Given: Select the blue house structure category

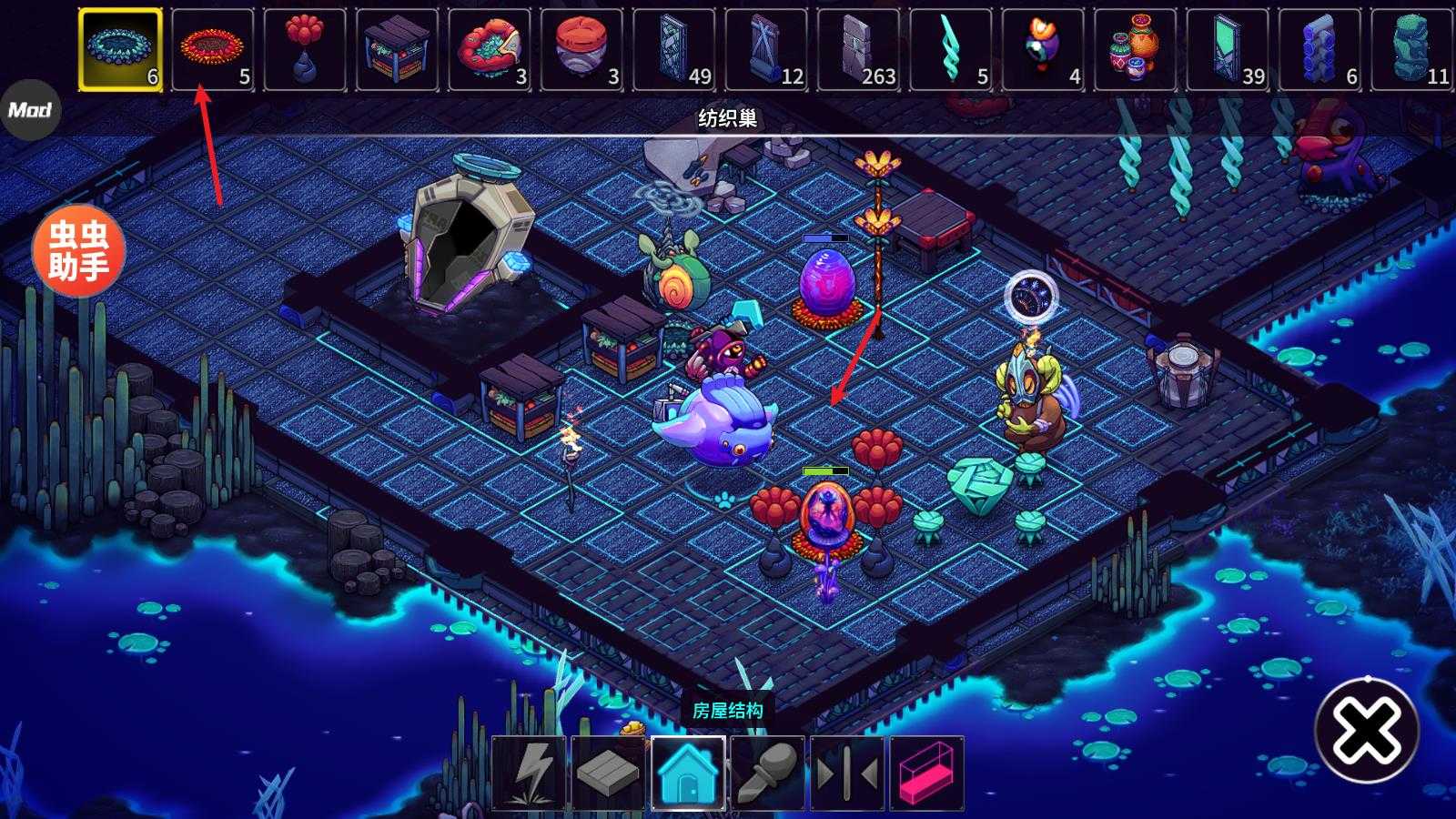Looking at the screenshot, I should pos(688,773).
